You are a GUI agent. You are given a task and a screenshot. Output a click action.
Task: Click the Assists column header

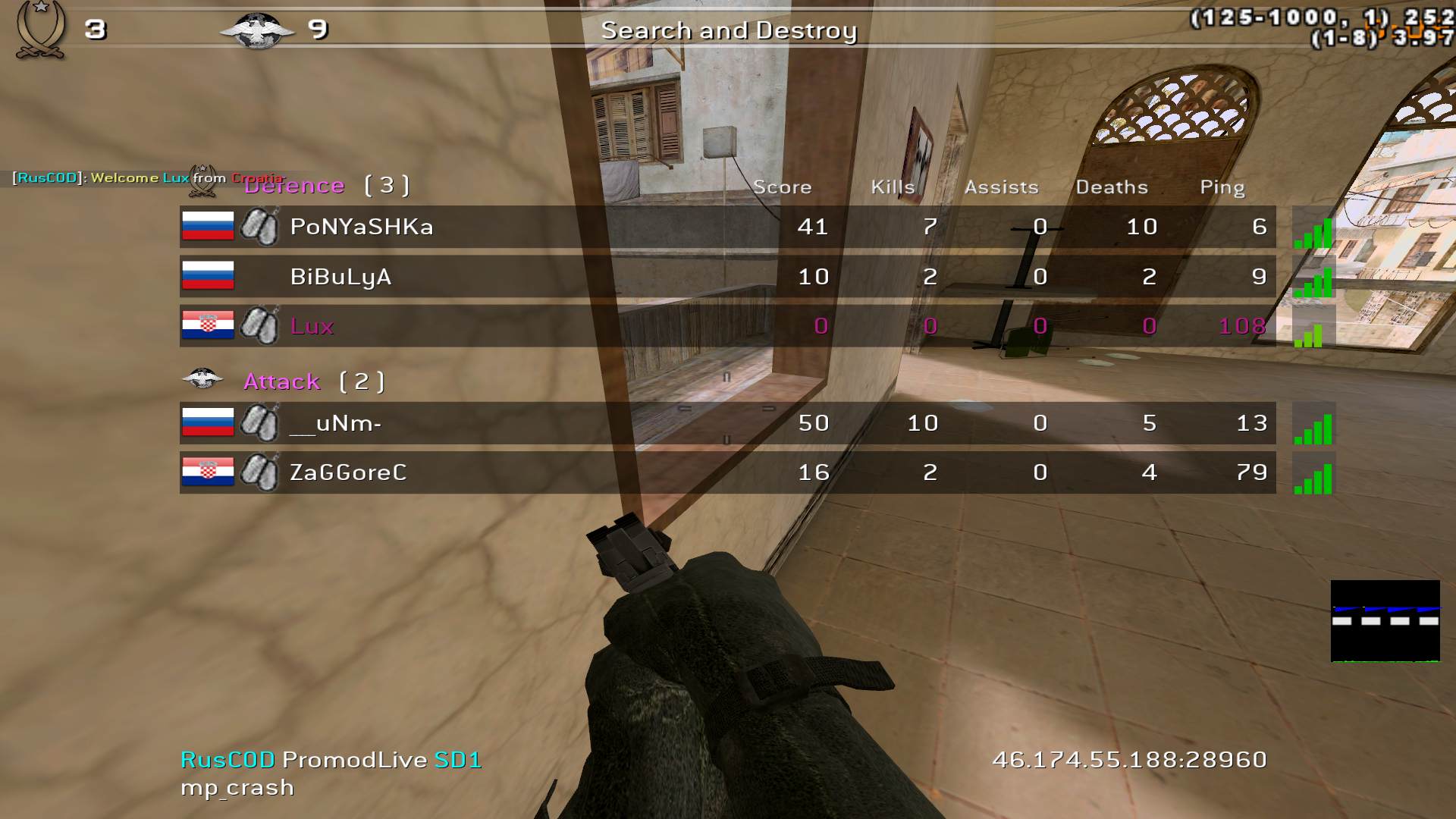click(x=1001, y=187)
